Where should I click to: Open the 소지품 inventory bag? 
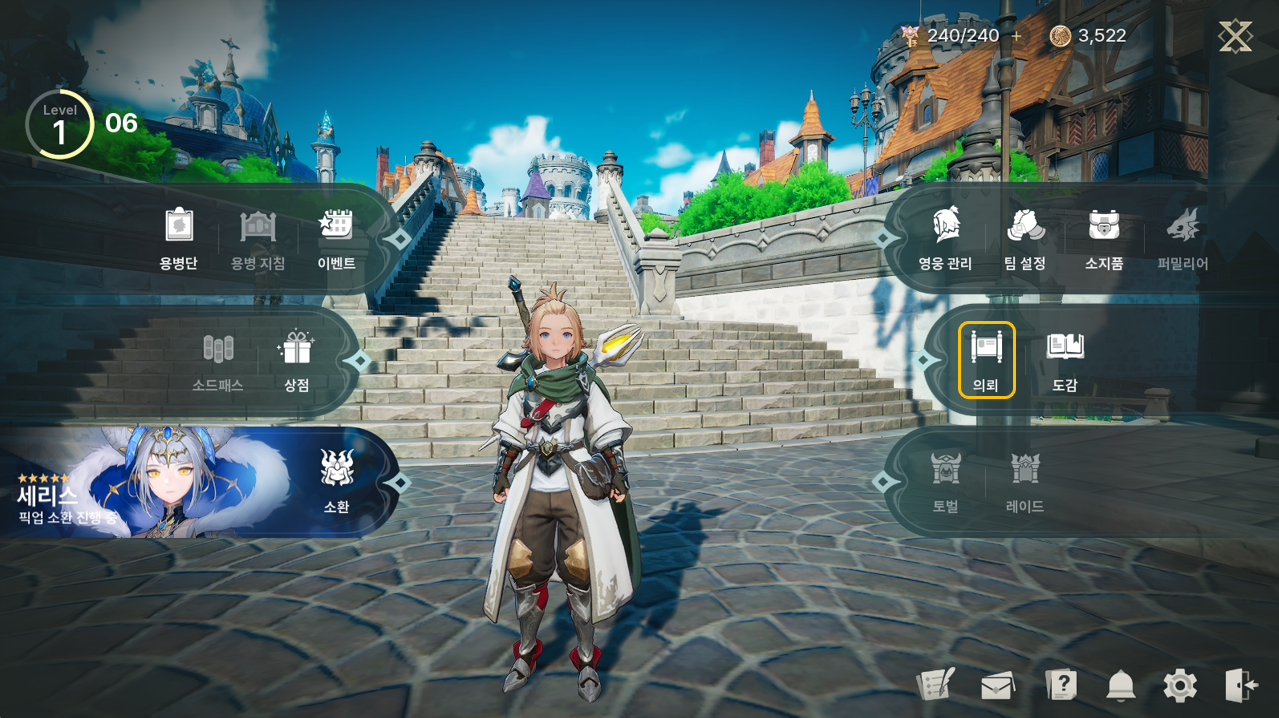point(1104,239)
